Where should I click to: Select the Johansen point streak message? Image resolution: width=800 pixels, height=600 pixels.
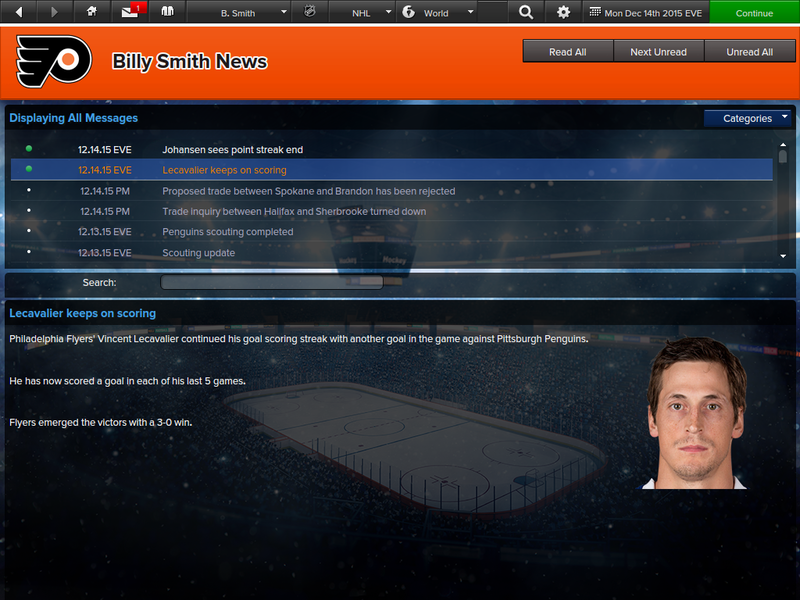click(232, 150)
